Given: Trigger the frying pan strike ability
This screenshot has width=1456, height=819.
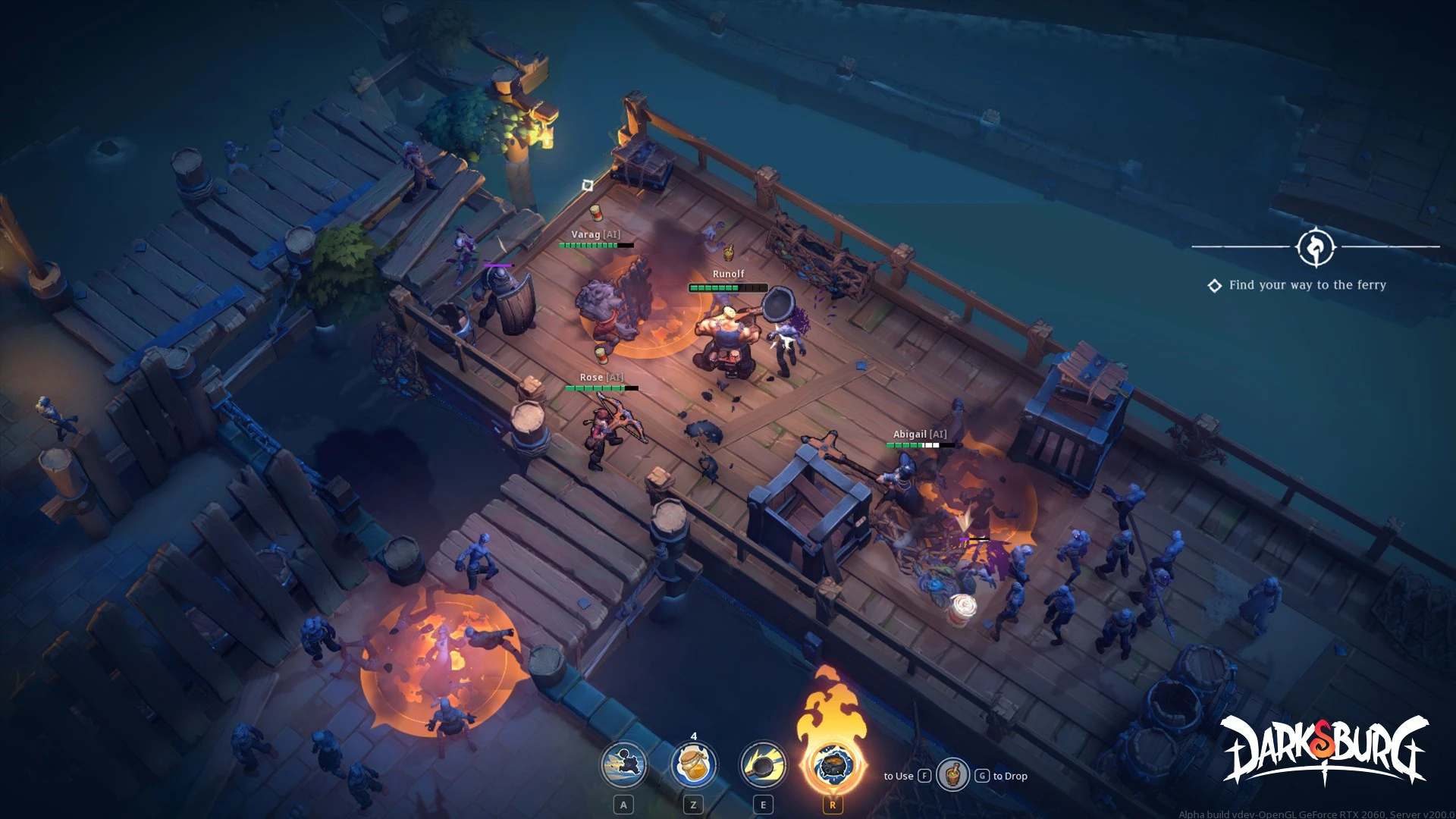Looking at the screenshot, I should (x=763, y=764).
